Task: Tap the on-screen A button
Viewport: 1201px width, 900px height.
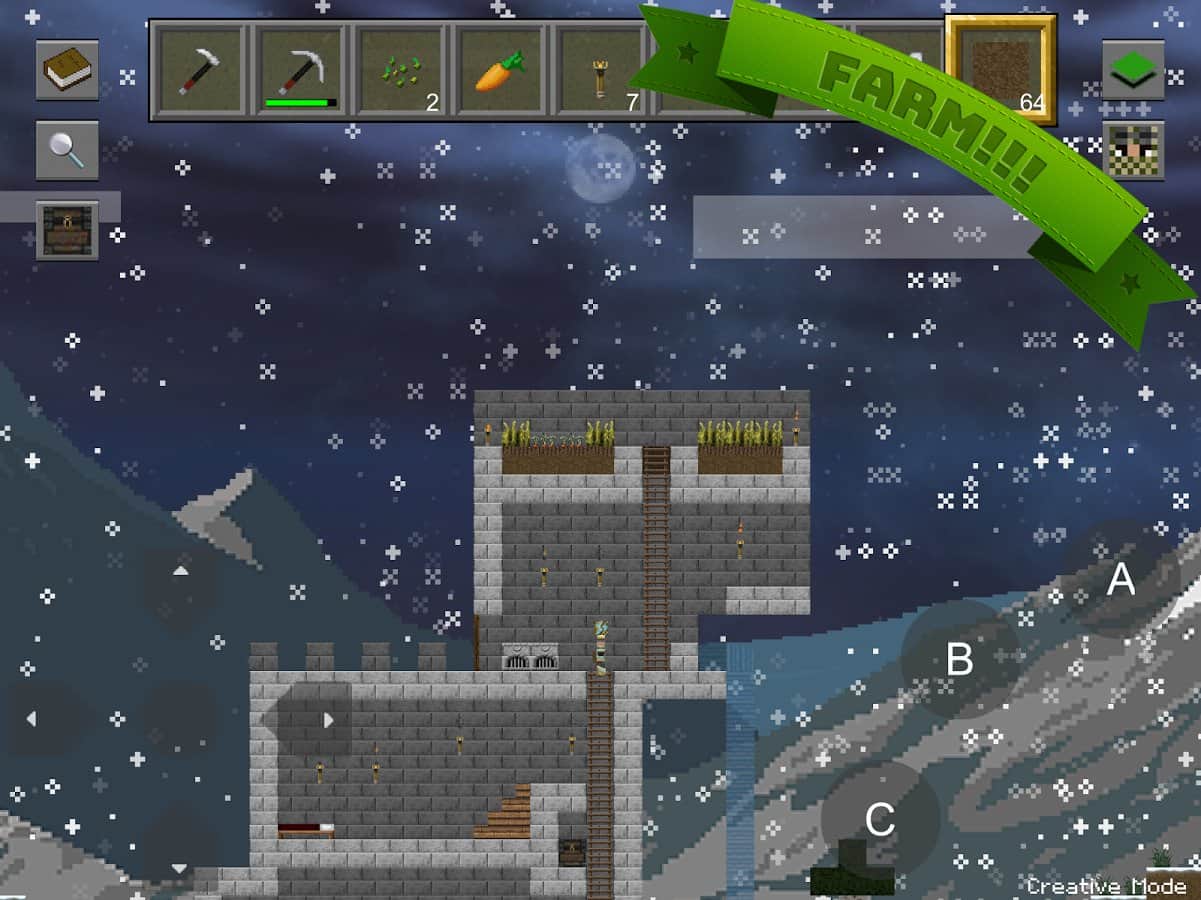Action: tap(1120, 579)
